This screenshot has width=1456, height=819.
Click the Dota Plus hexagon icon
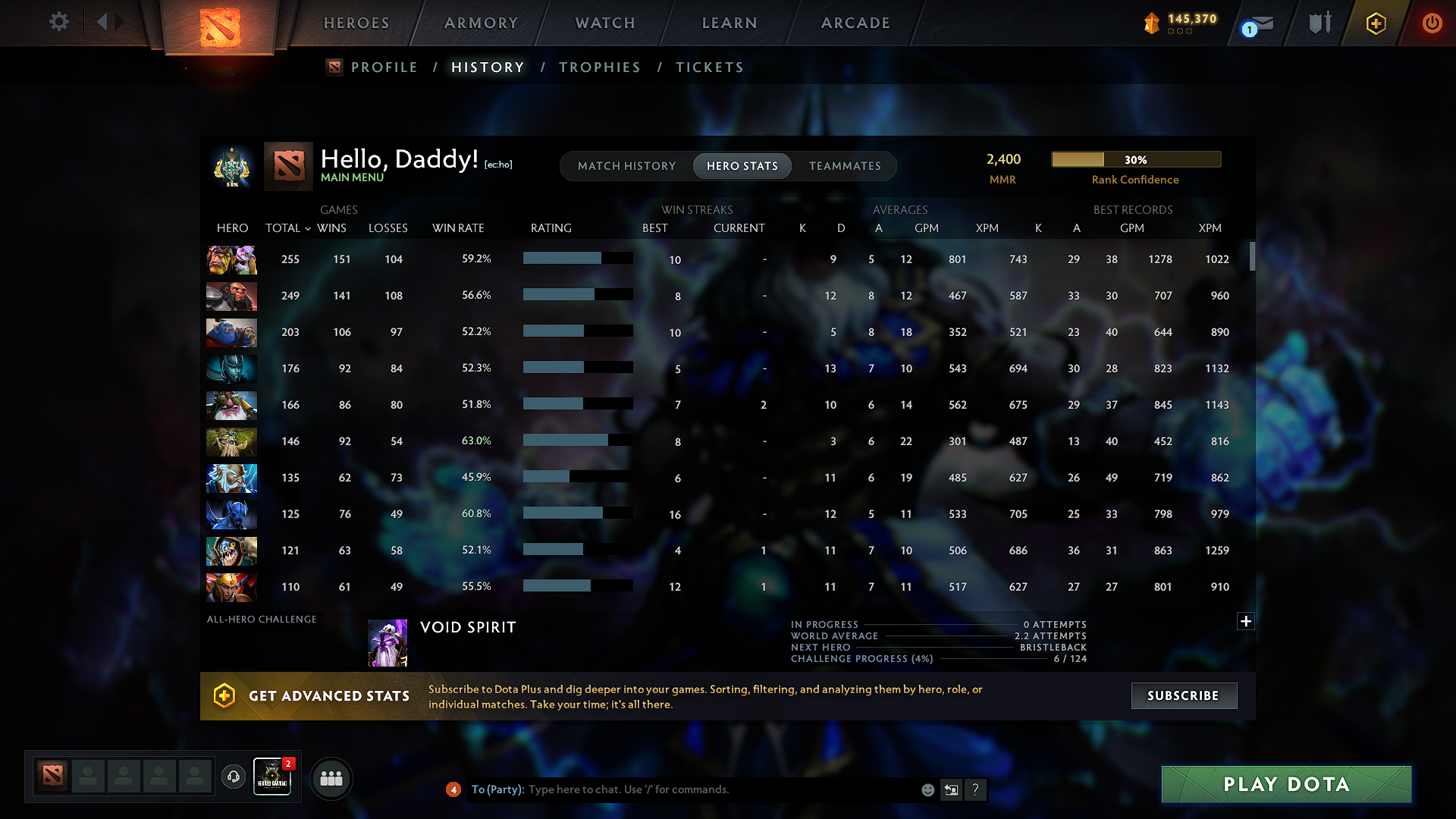click(1376, 23)
